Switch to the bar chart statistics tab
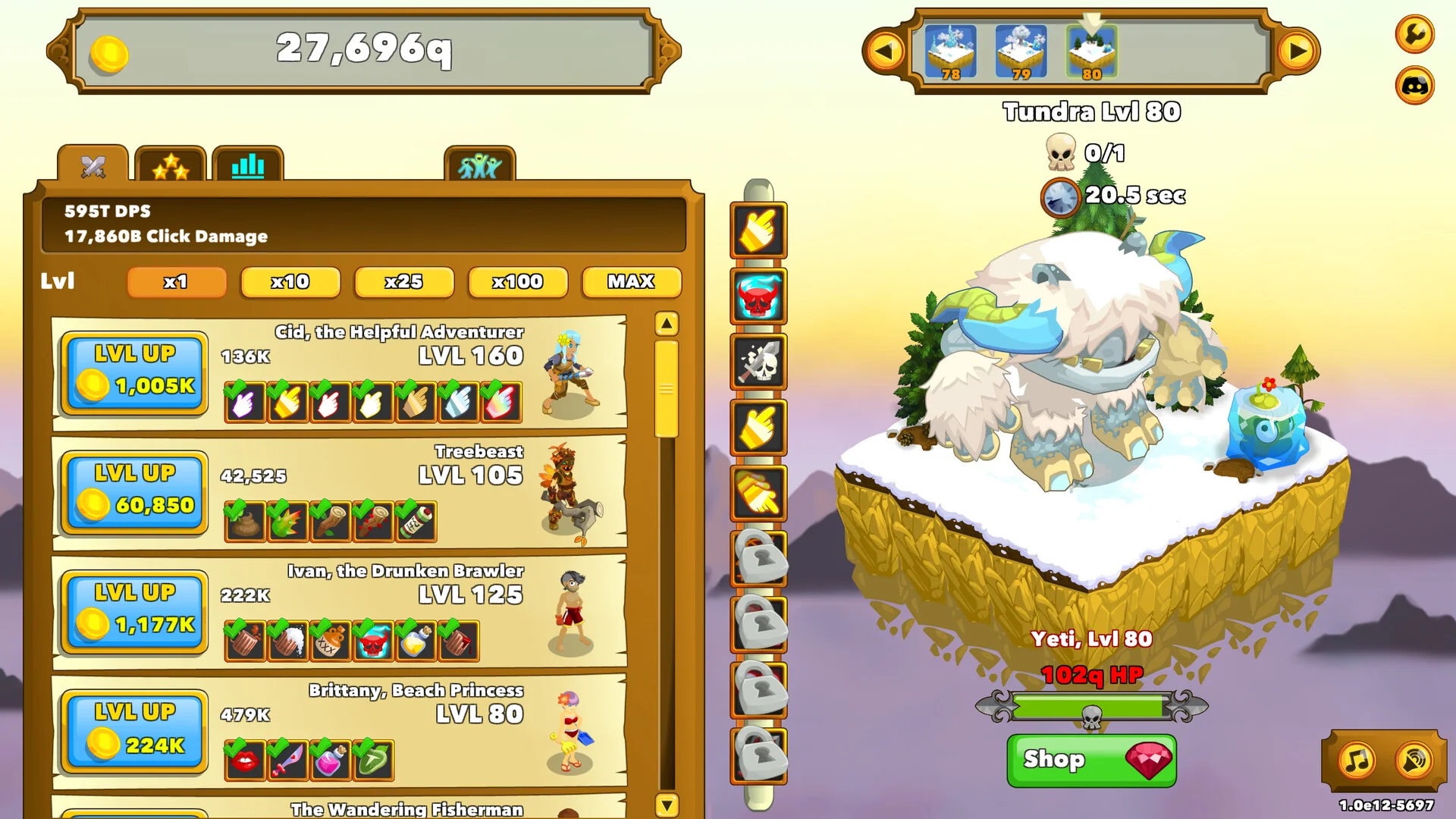 [x=248, y=165]
